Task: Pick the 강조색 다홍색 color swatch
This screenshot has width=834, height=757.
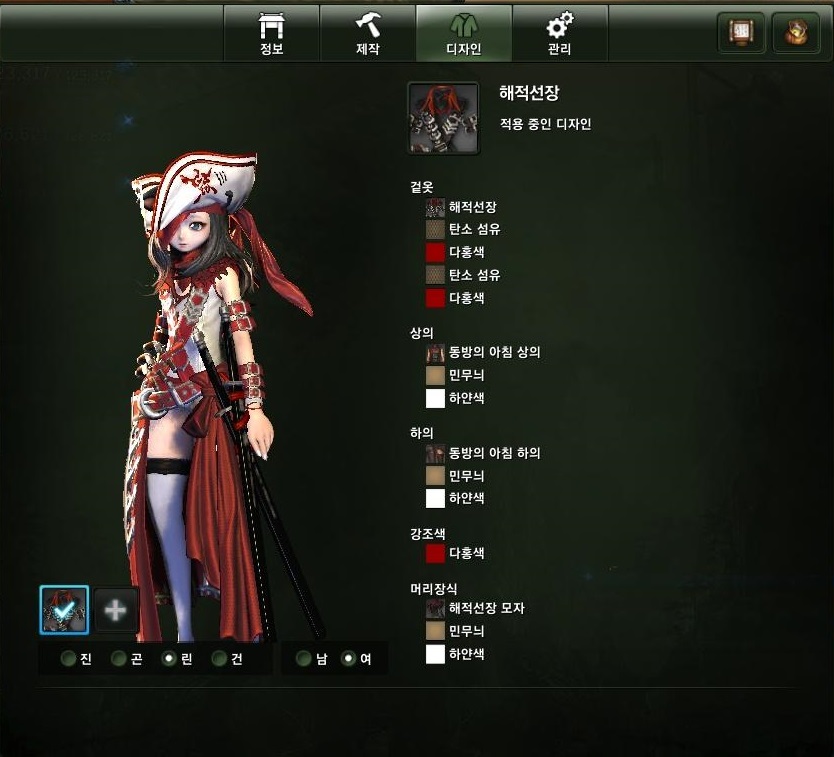Action: (436, 553)
